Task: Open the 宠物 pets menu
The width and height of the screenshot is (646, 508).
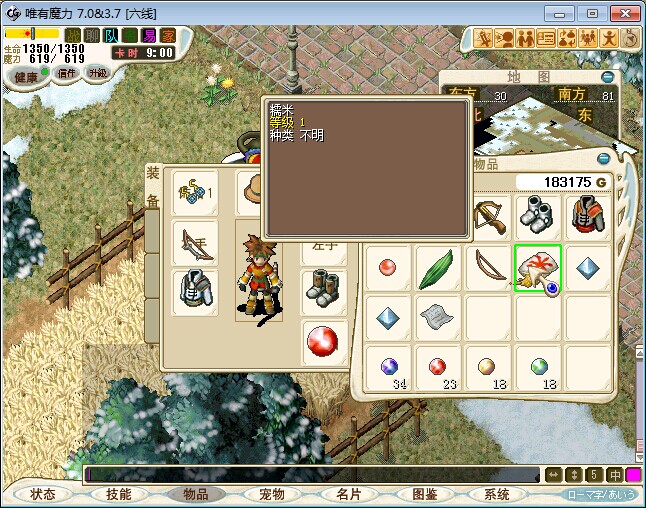Action: click(x=271, y=494)
